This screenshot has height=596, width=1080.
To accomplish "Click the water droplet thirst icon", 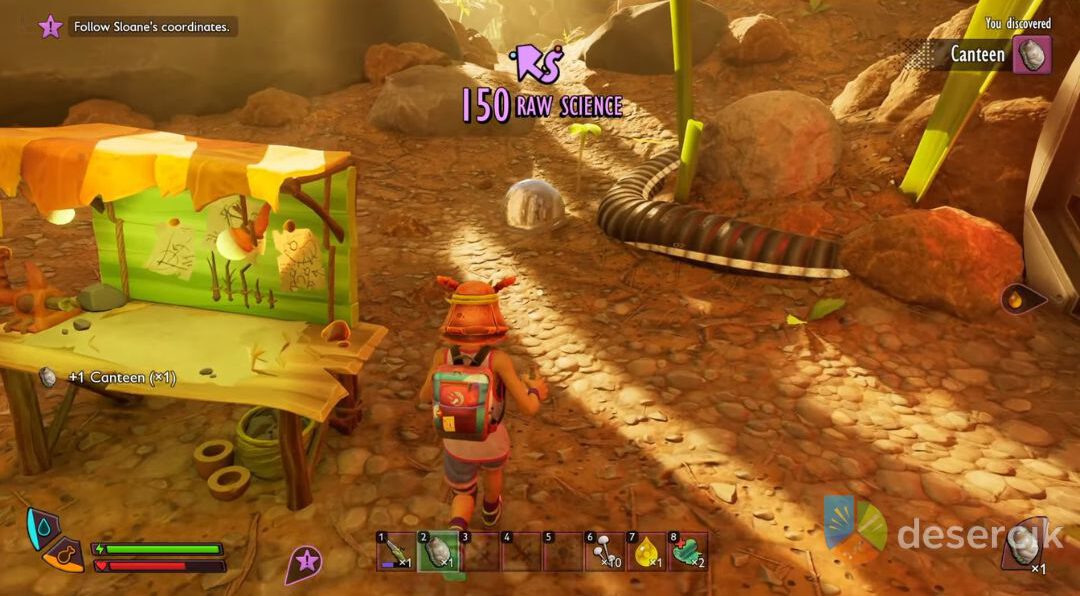I will 42,525.
